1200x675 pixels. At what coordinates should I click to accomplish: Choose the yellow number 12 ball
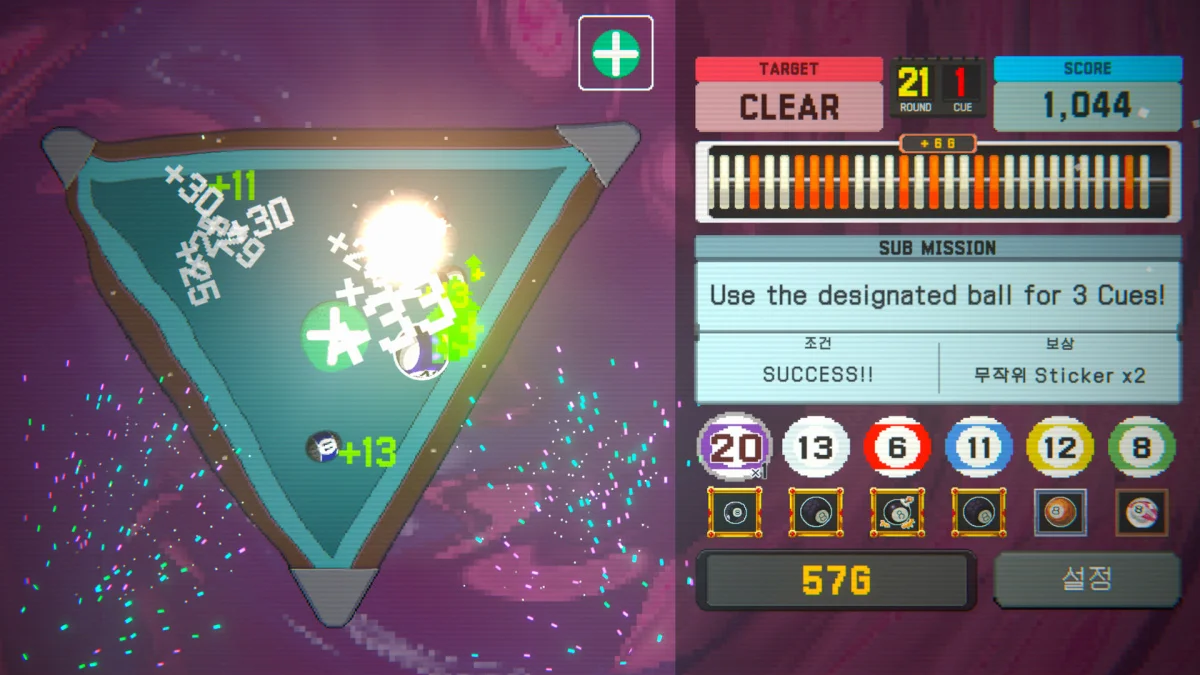[x=1060, y=448]
